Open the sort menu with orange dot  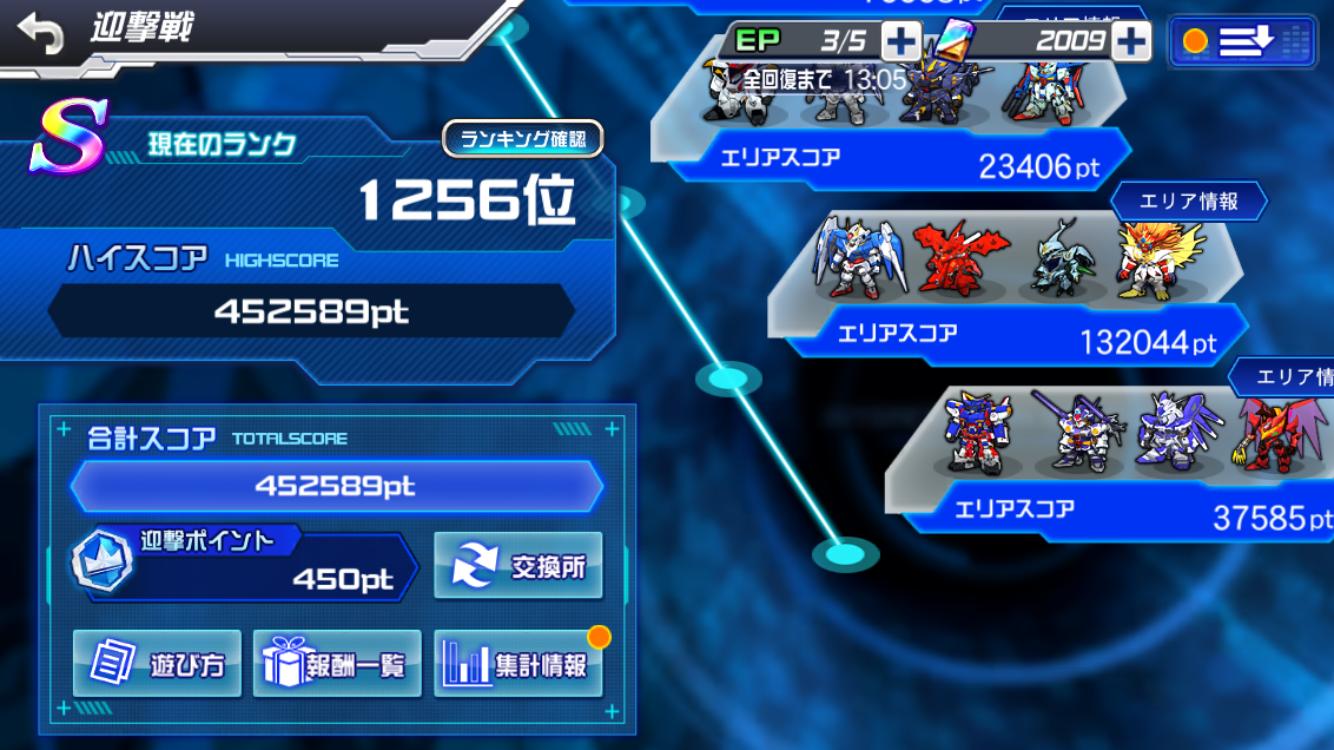click(1243, 41)
